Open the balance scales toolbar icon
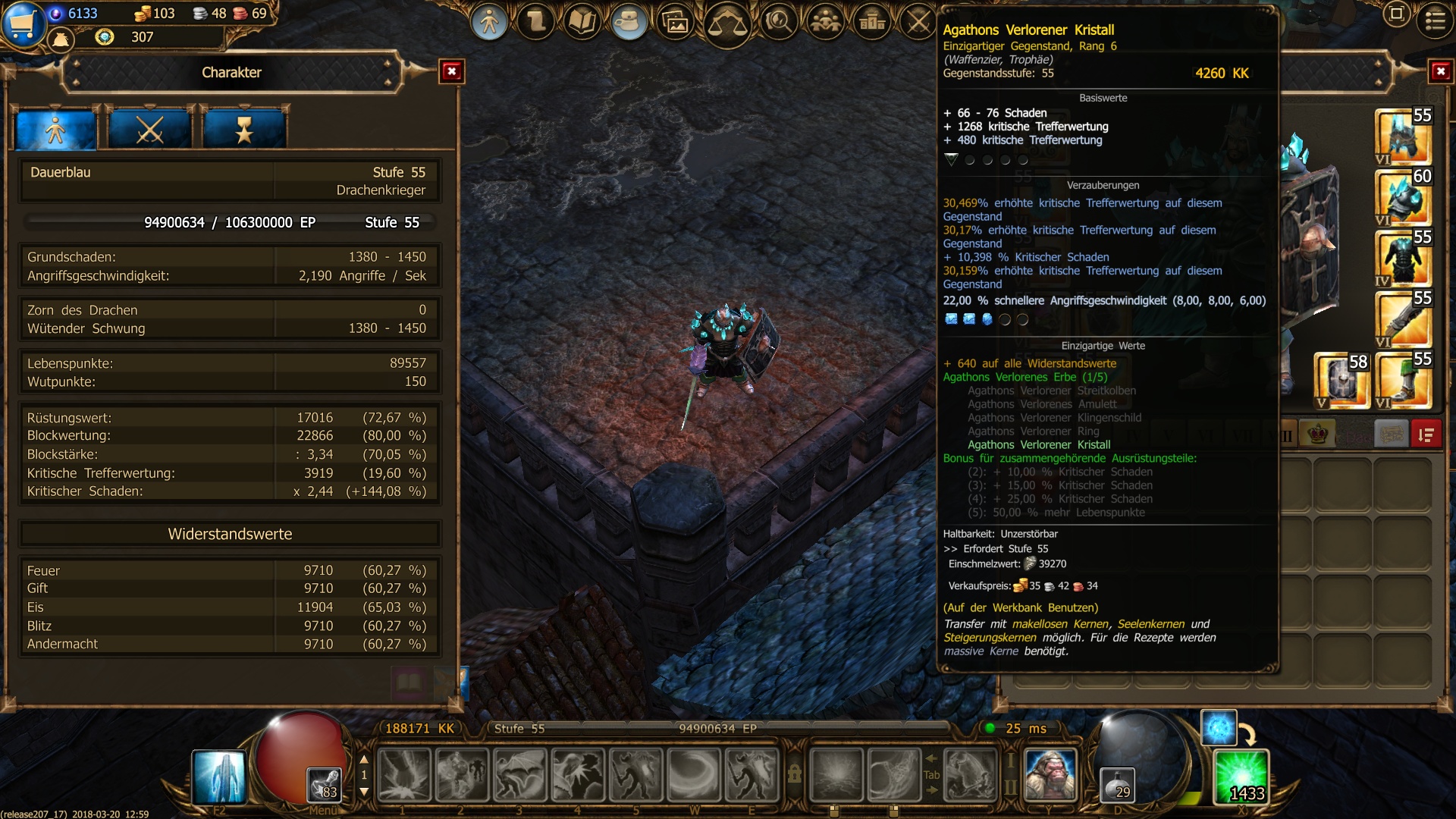Image resolution: width=1456 pixels, height=819 pixels. click(x=726, y=24)
